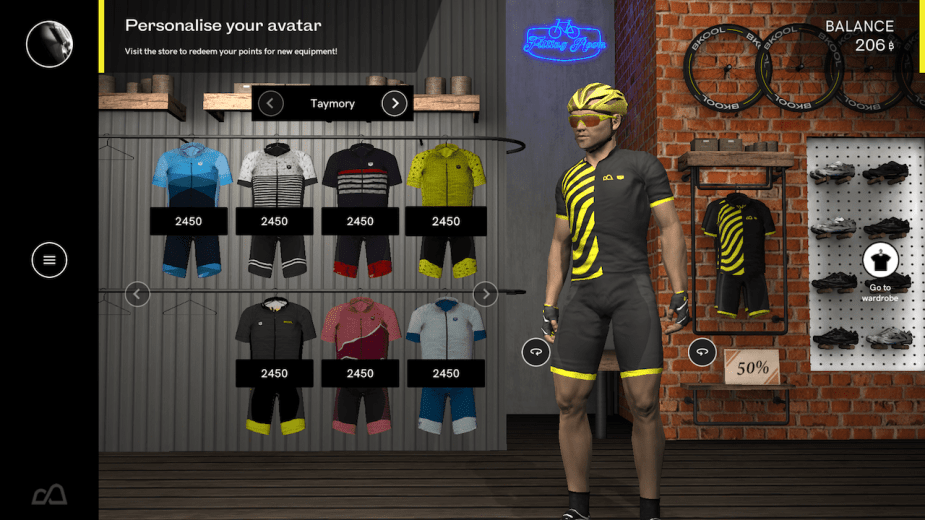Click the Bkool logo in the corner
The image size is (925, 520).
tap(49, 494)
